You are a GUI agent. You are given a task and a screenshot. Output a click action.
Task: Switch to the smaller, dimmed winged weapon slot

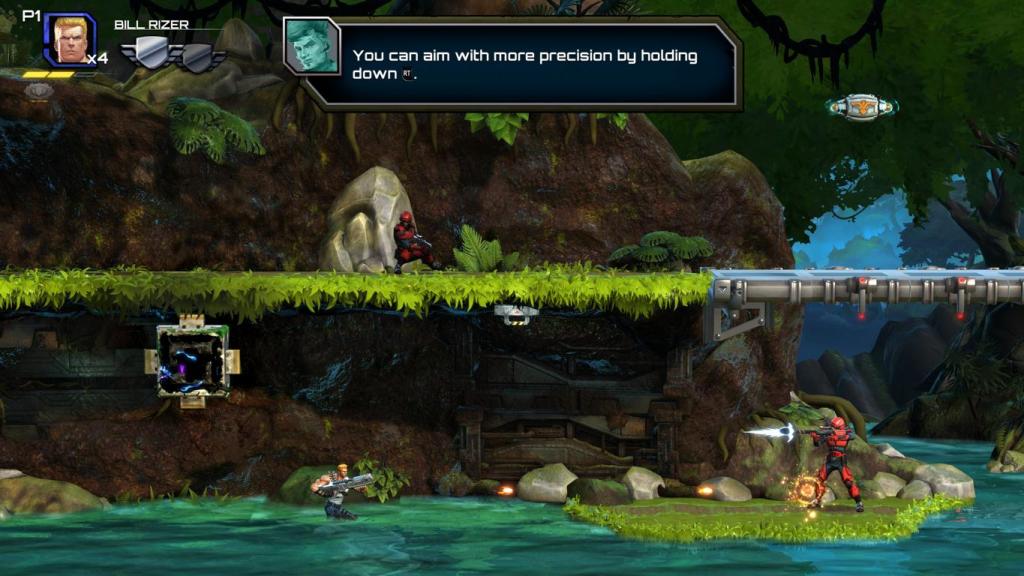point(198,57)
